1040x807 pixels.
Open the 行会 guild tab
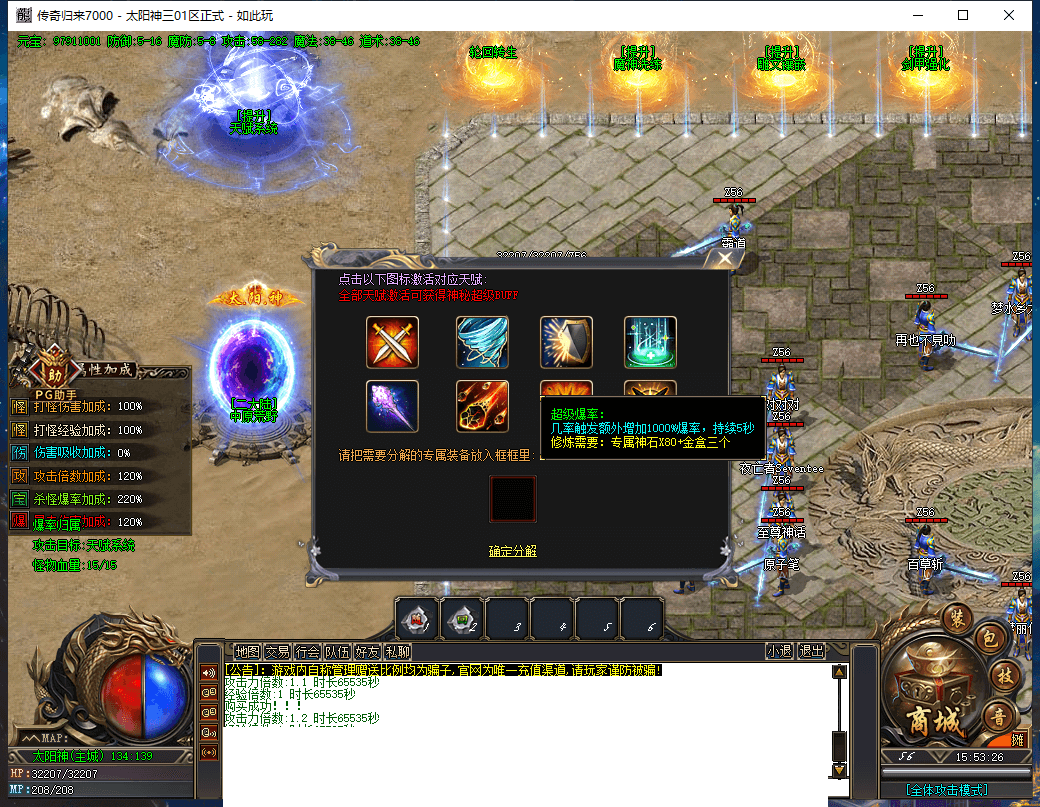pos(307,651)
